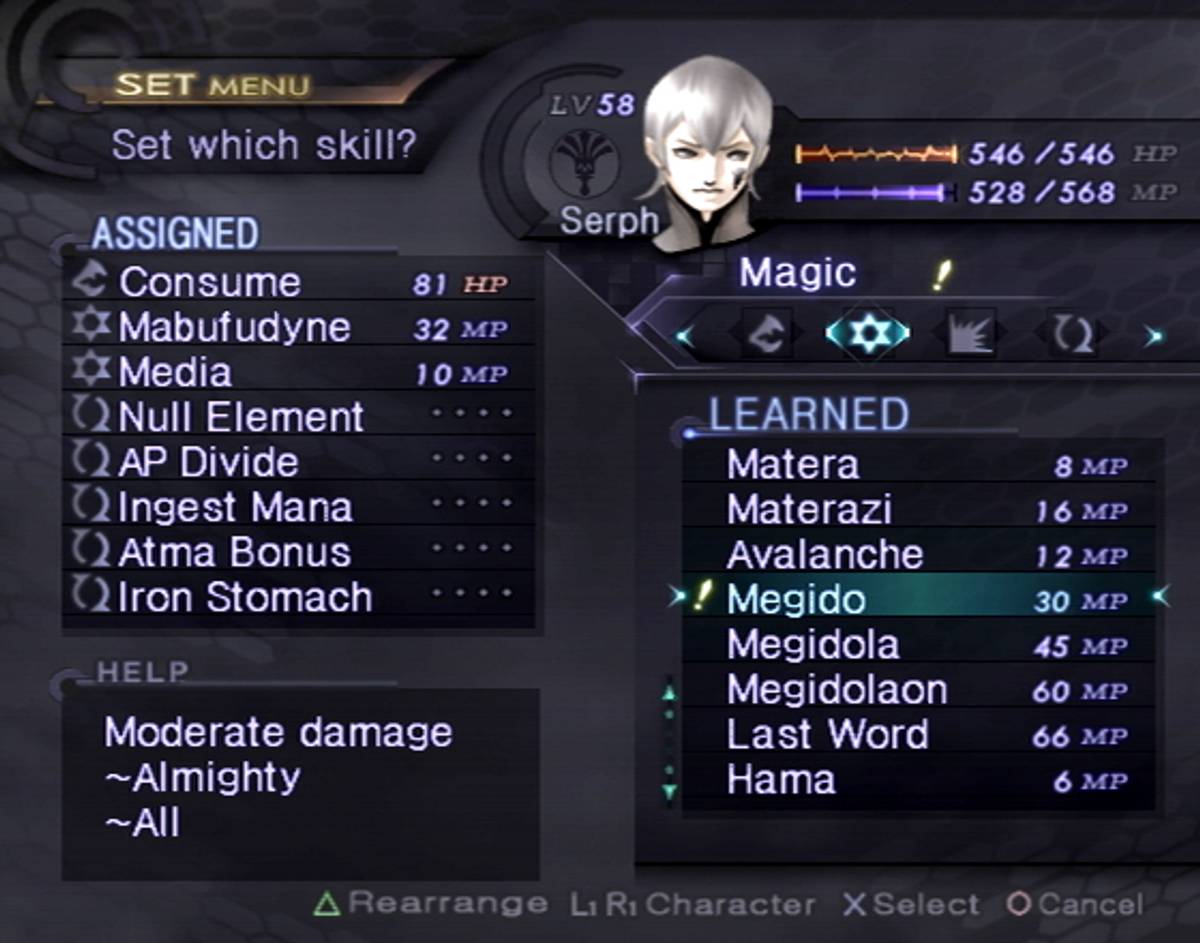Open the circular loop skill category tab

point(1074,334)
